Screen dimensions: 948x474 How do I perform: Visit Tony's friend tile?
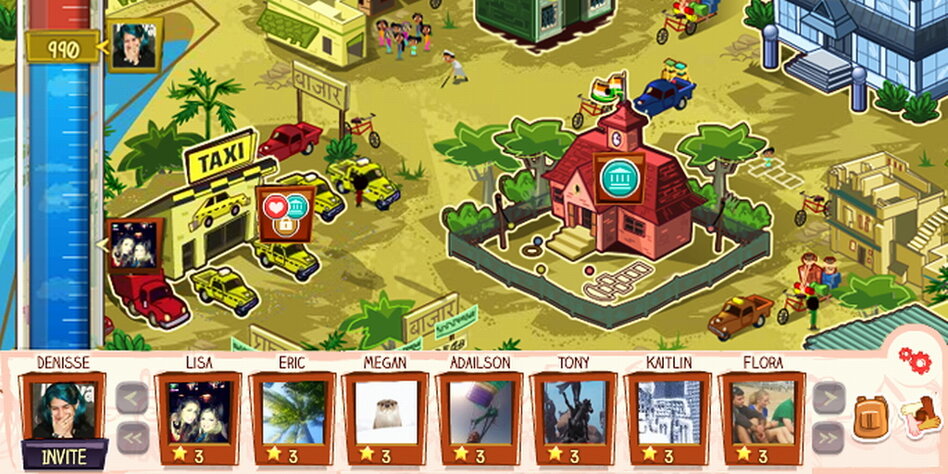point(574,412)
